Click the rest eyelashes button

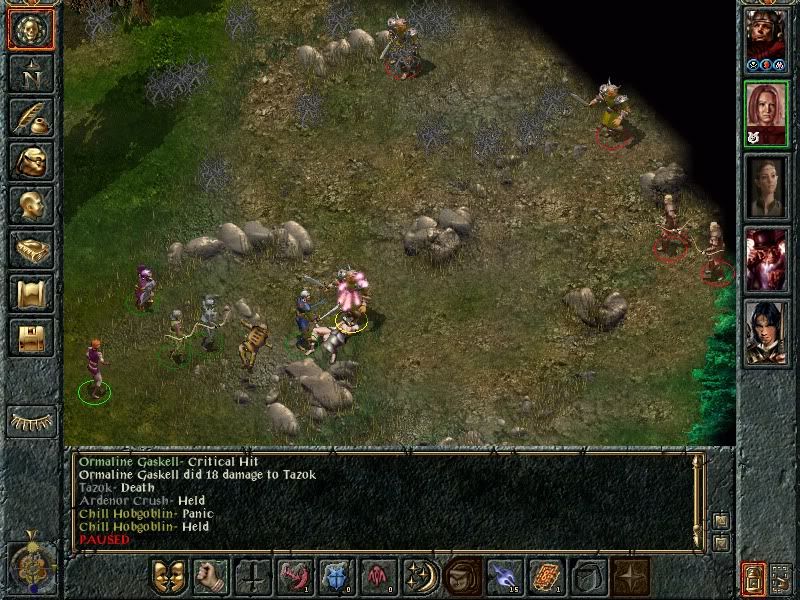point(30,421)
